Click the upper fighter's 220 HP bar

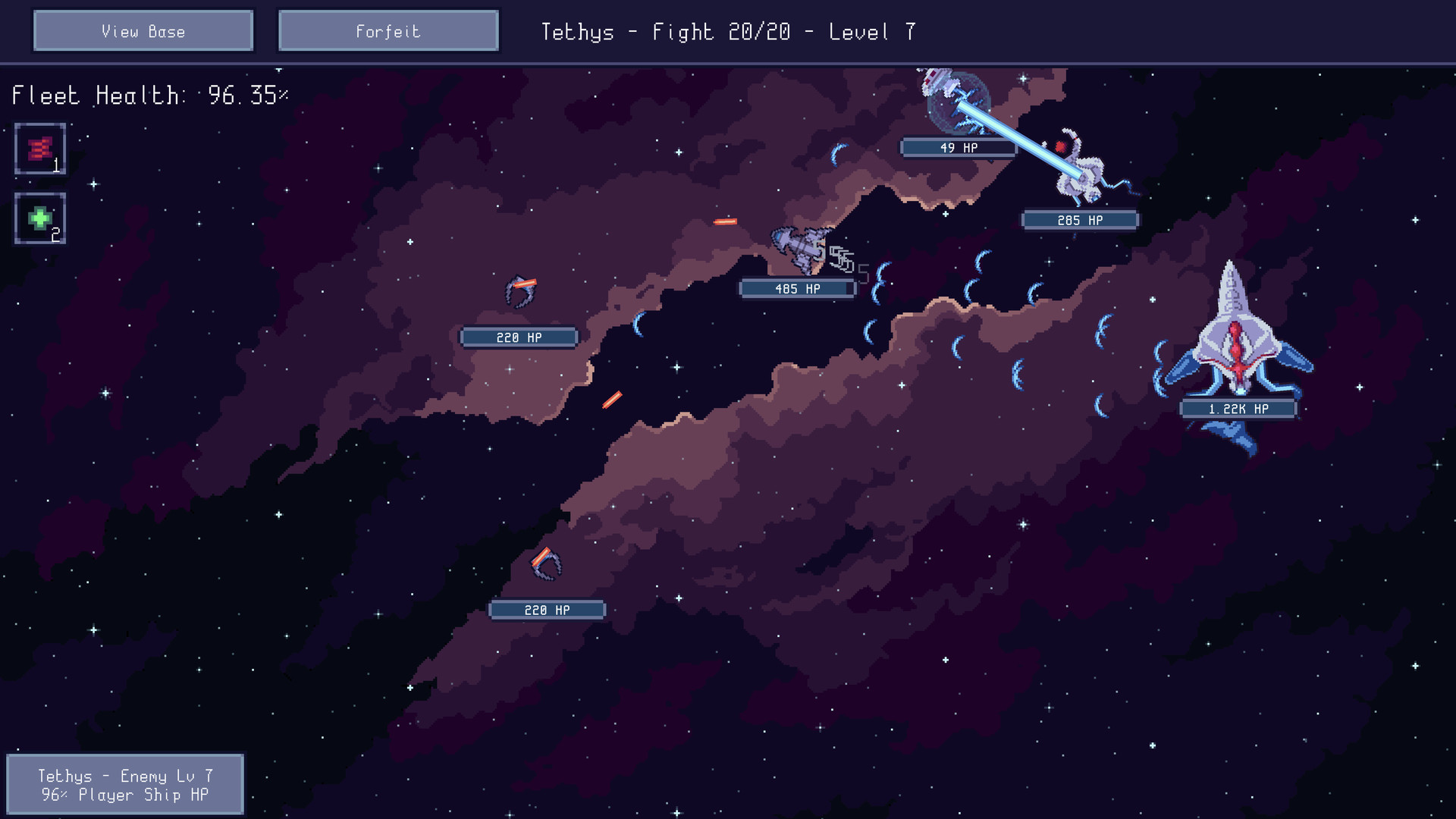[519, 337]
